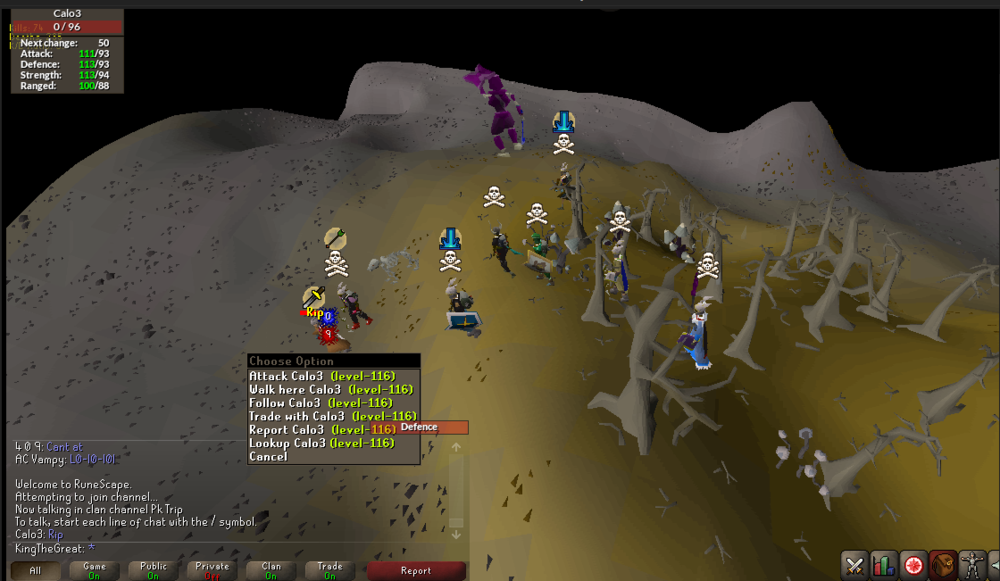Screen dimensions: 1000x581
Task: Open the crossed swords Combat Options tab
Action: 854,565
